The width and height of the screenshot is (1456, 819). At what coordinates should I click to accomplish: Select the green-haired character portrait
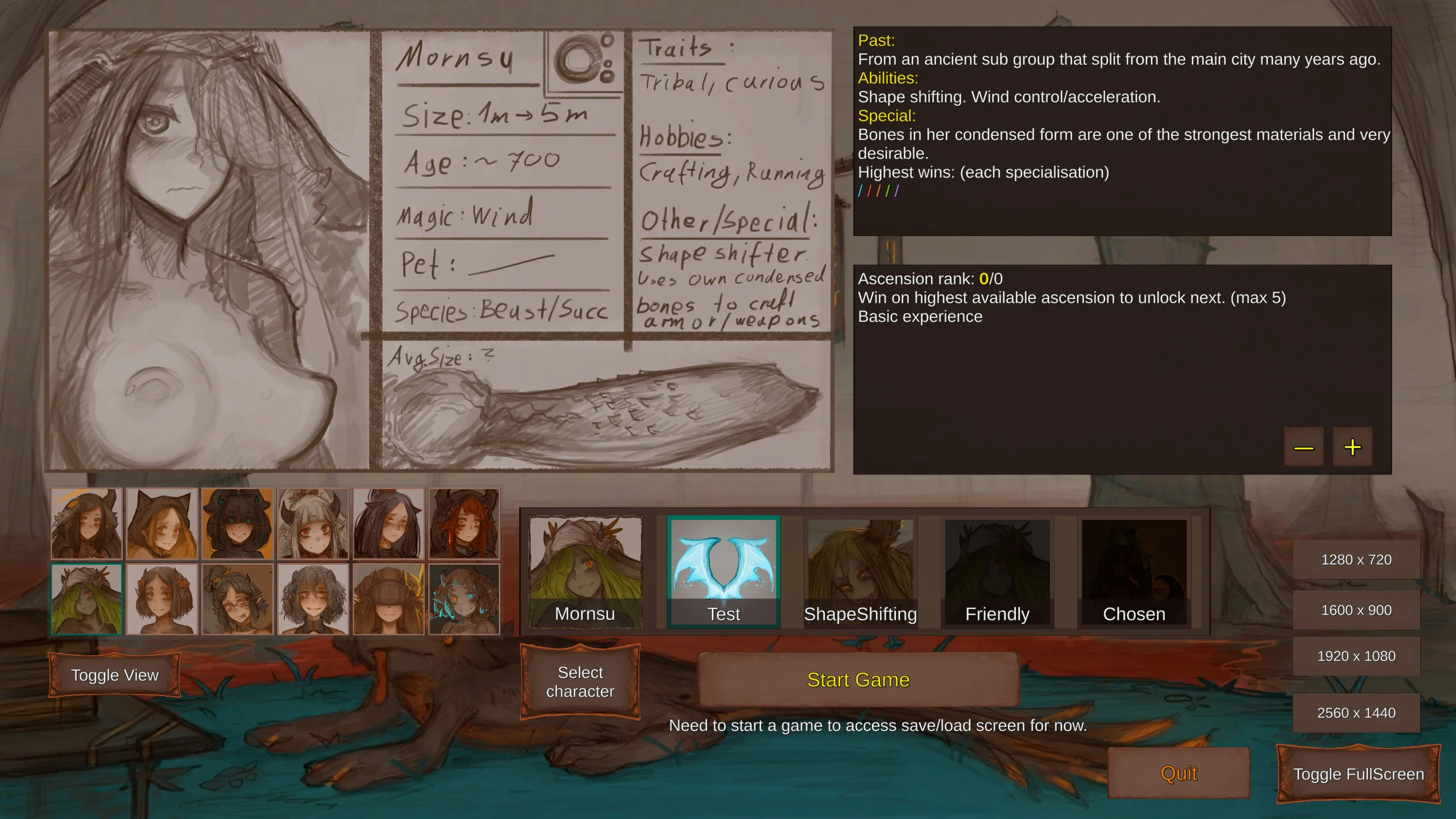tap(86, 599)
